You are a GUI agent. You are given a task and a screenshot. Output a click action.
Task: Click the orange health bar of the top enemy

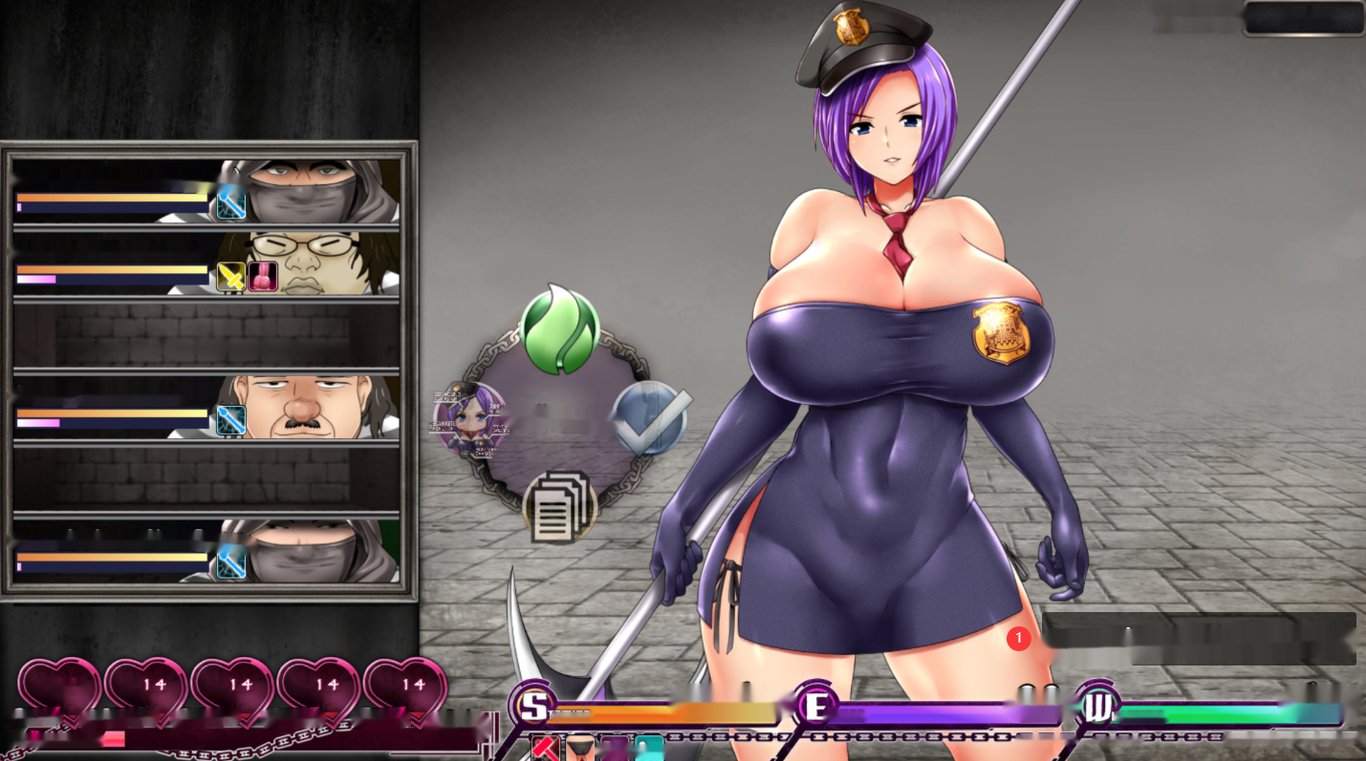pos(110,197)
